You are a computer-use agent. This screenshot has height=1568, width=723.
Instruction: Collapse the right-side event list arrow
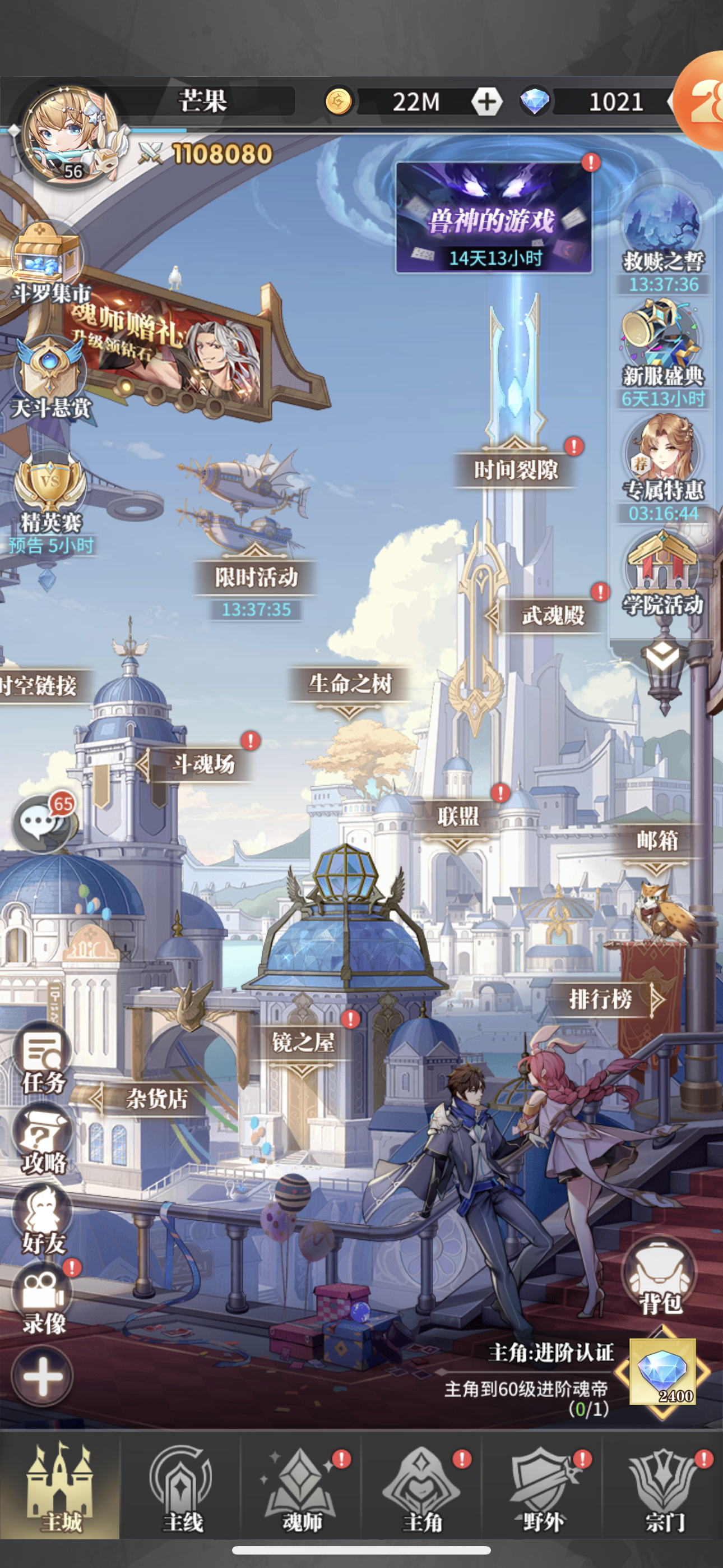point(662,656)
